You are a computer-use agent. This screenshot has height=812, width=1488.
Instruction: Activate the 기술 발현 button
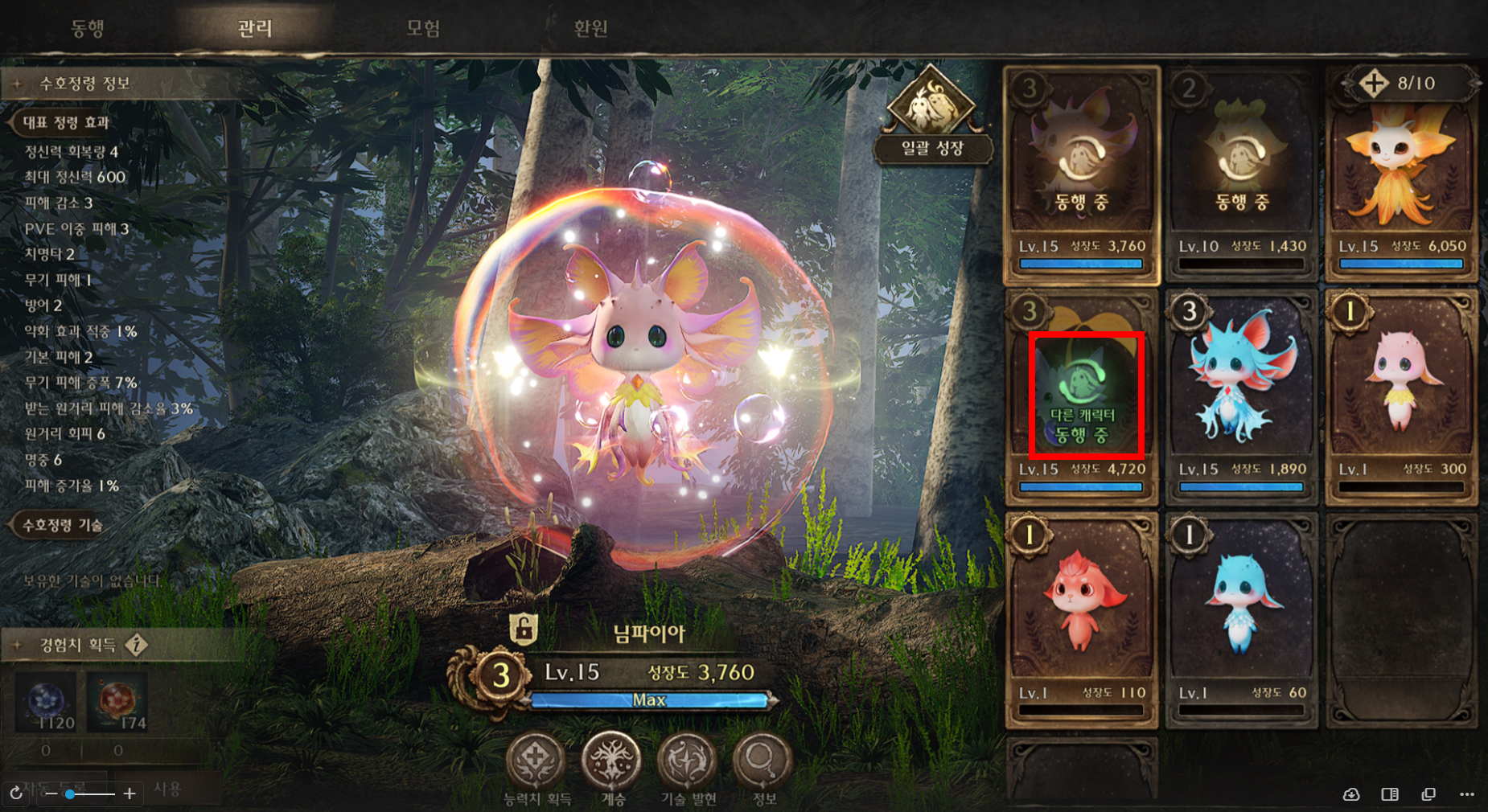tap(688, 761)
